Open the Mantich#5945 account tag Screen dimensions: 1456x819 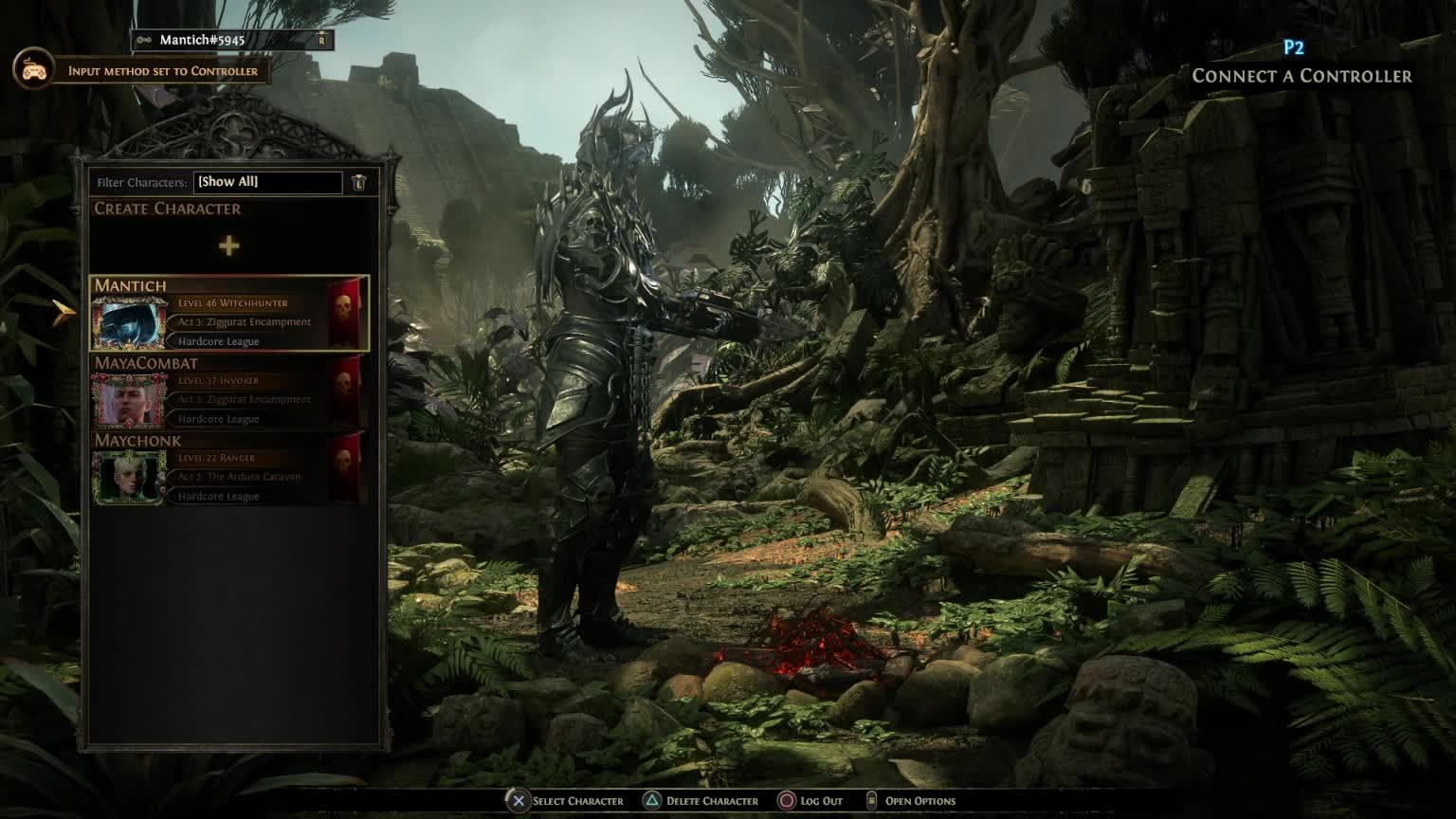[231, 40]
